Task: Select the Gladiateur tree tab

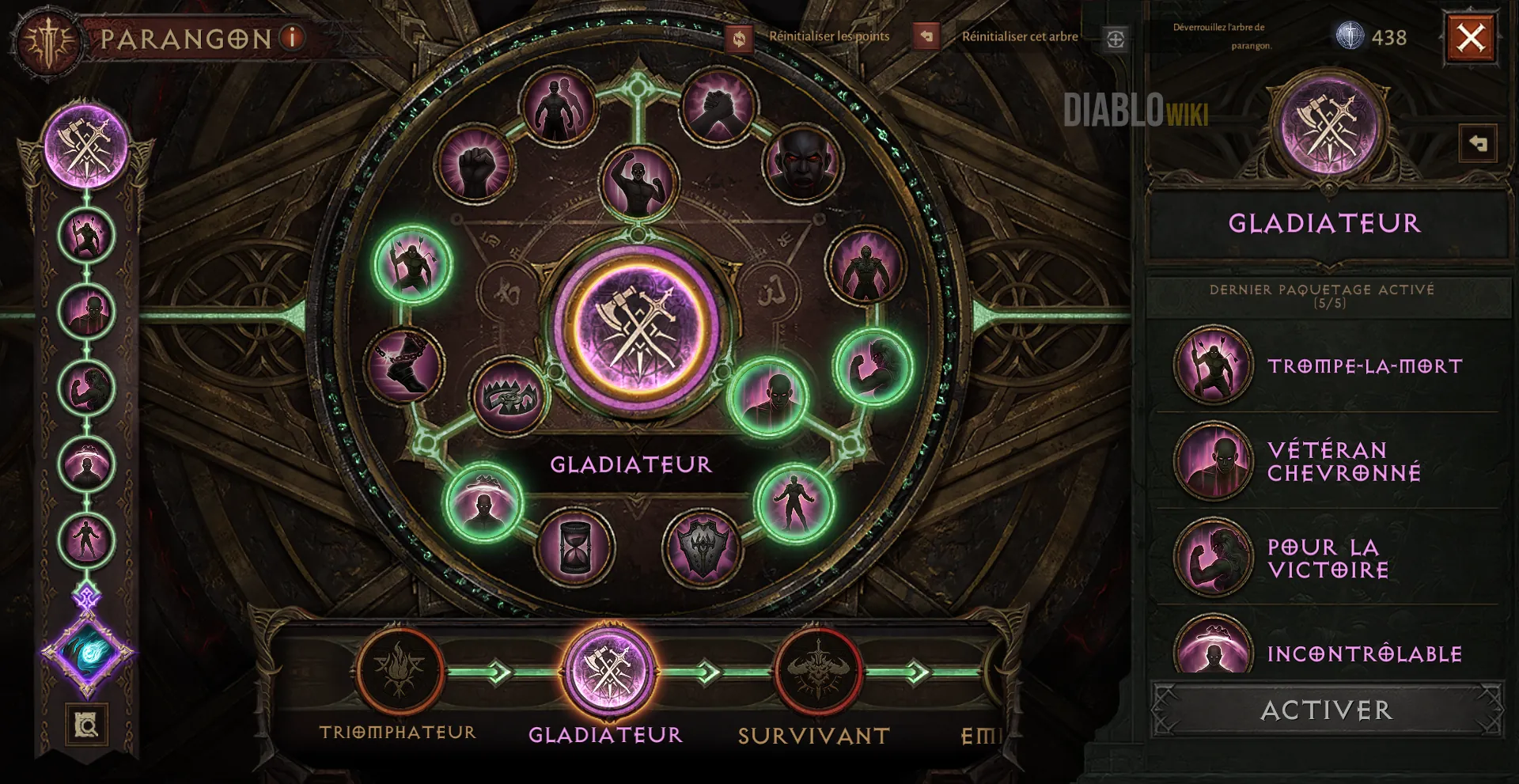Action: [x=608, y=672]
